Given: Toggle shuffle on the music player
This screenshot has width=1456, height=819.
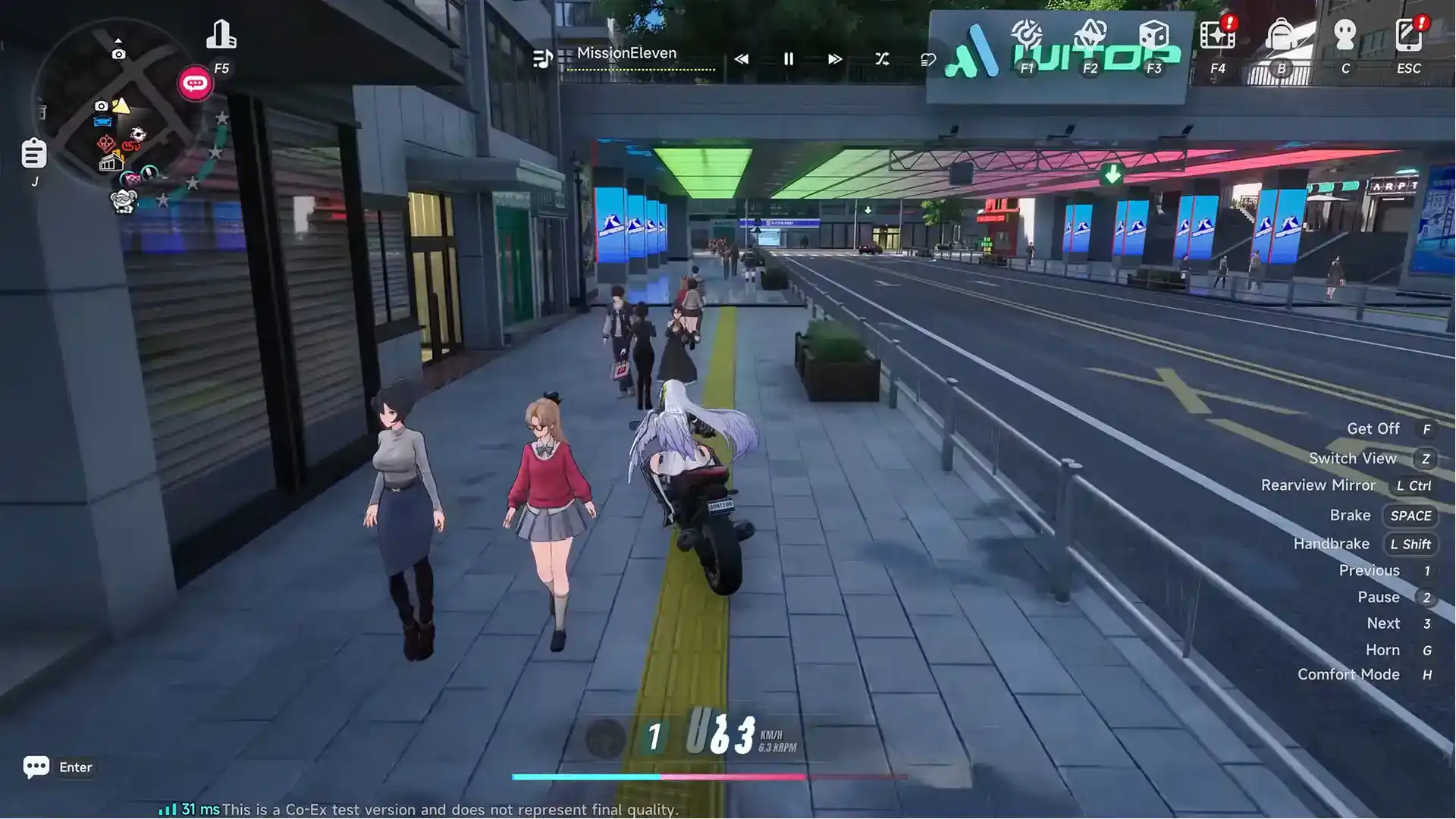Looking at the screenshot, I should [882, 59].
